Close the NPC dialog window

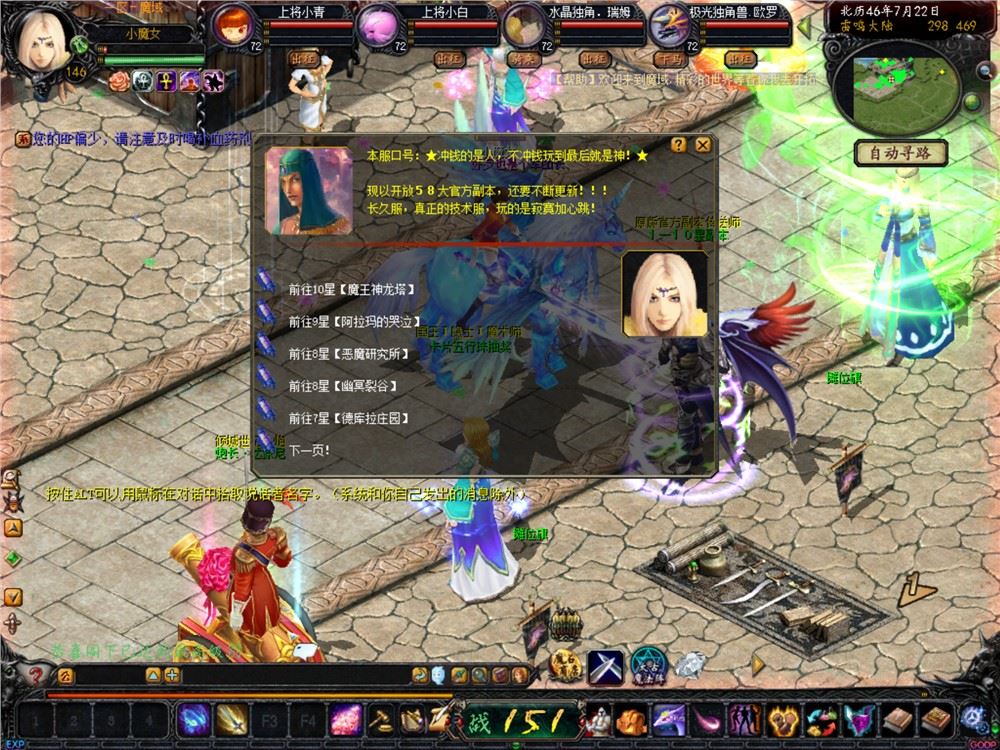703,145
